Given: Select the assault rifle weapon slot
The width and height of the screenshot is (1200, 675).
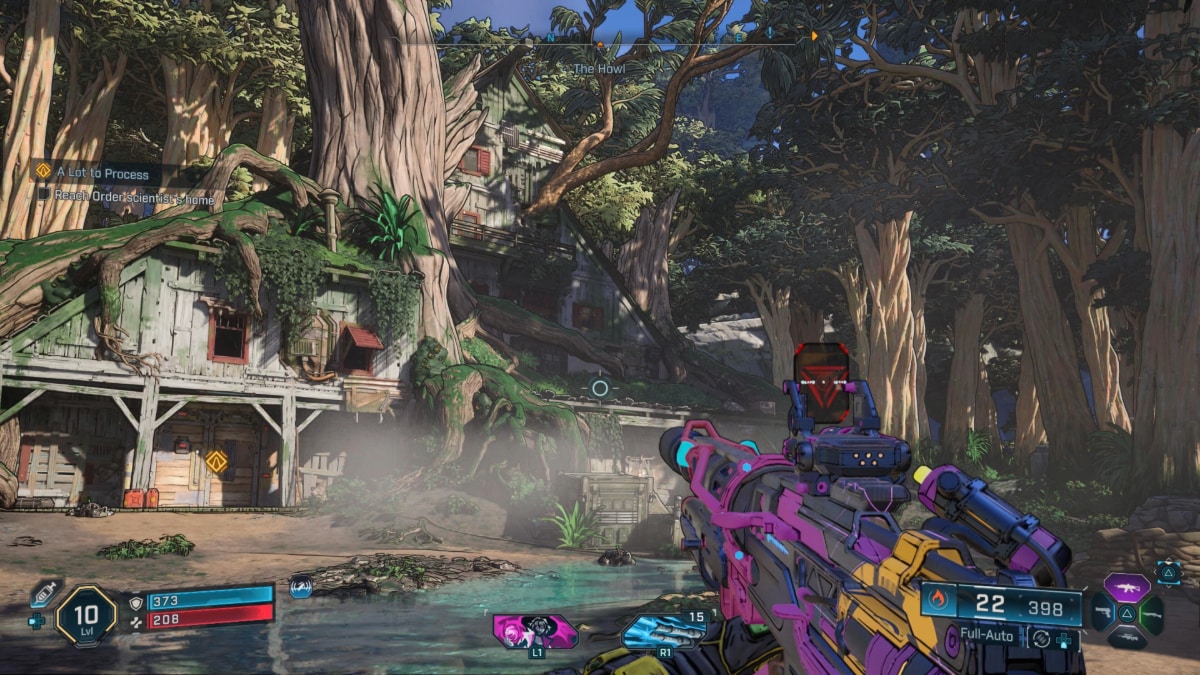Looking at the screenshot, I should pyautogui.click(x=1127, y=586).
